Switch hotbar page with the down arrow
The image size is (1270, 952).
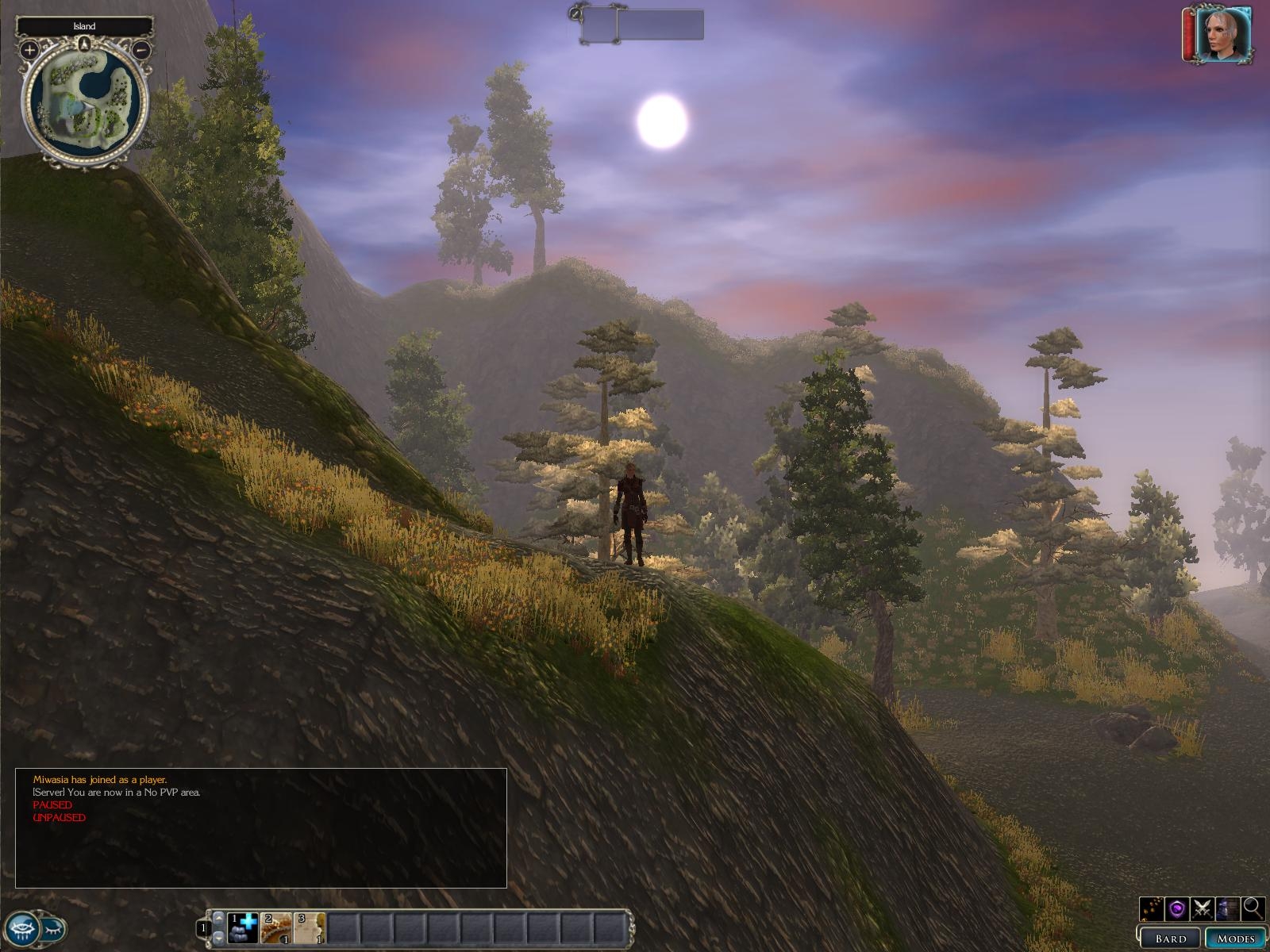coord(219,938)
